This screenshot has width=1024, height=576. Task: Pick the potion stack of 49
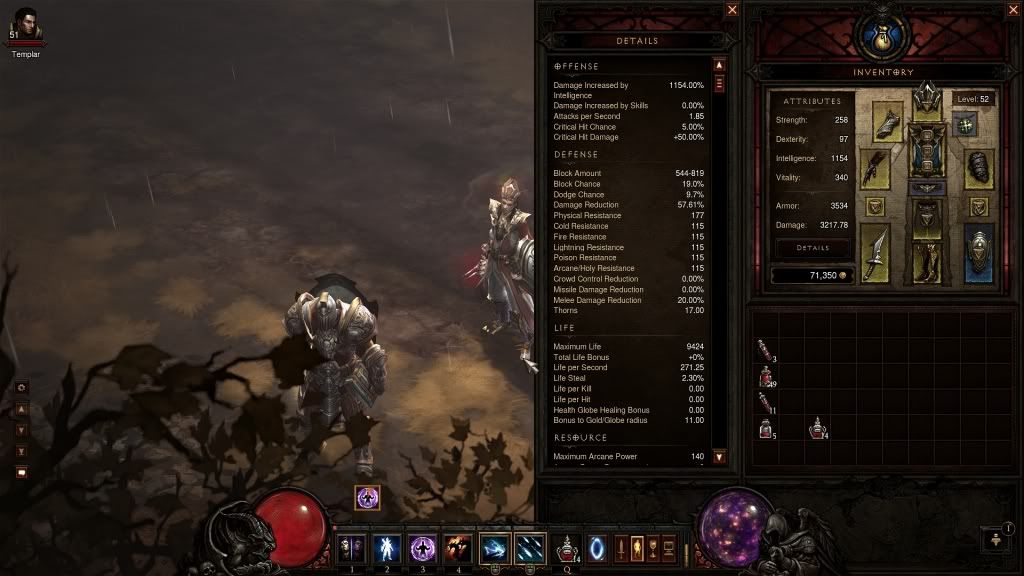click(x=766, y=377)
